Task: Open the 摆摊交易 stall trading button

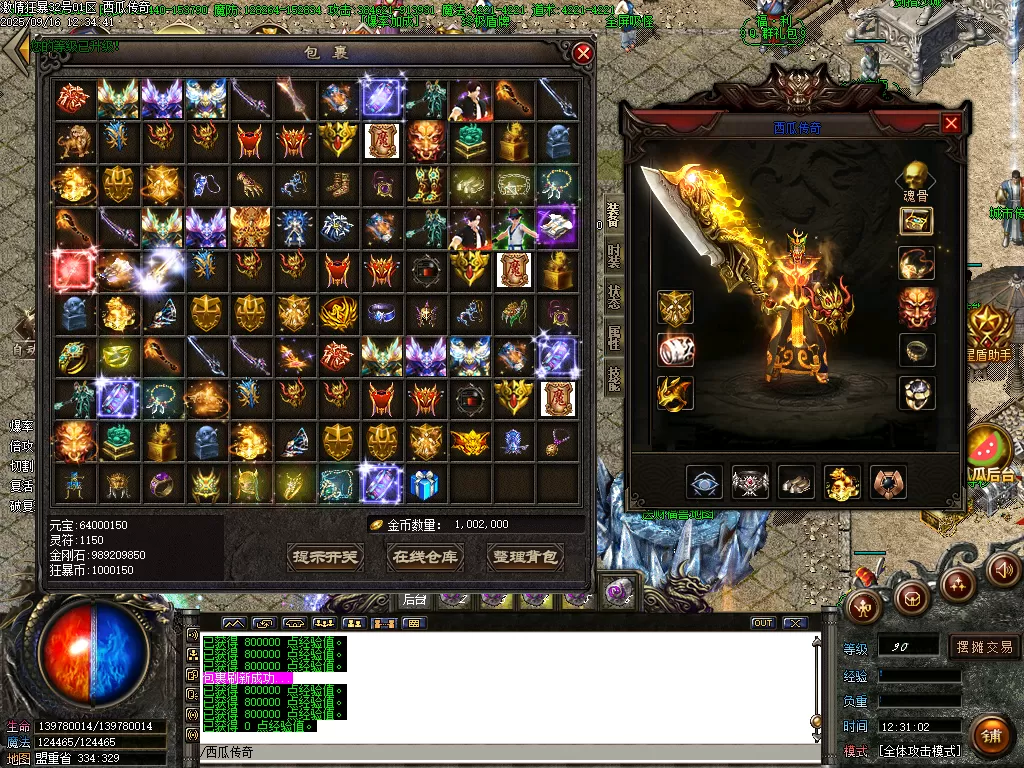Action: coord(984,647)
